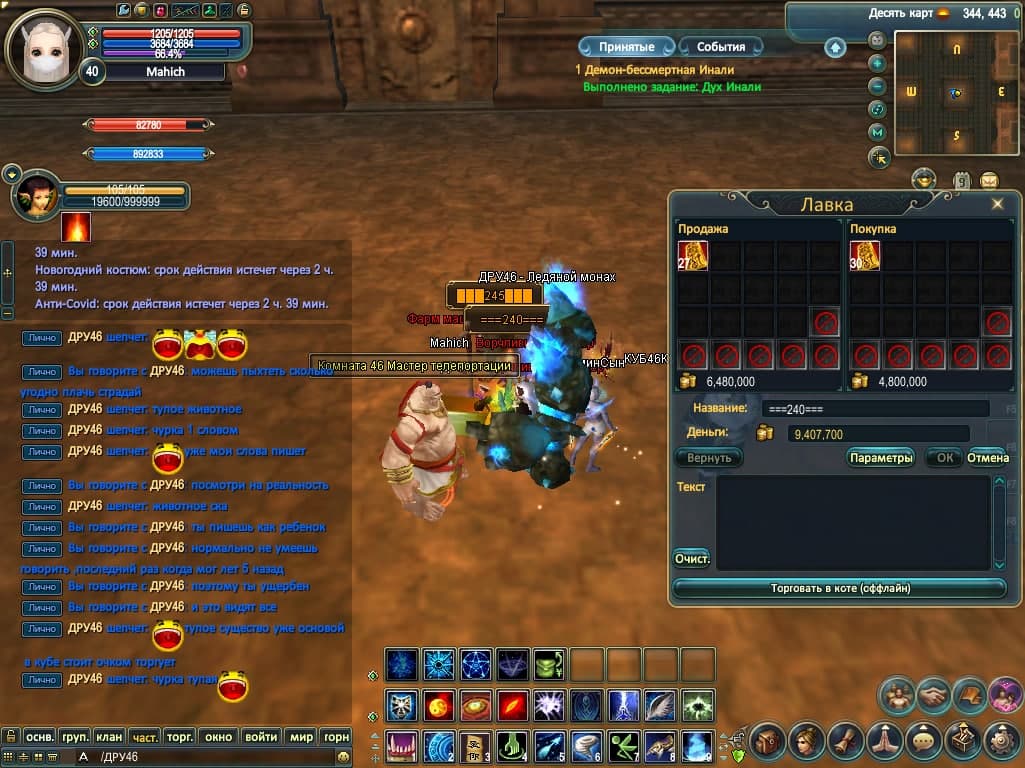
Task: Open the emoji picker in chat
Action: point(344,757)
